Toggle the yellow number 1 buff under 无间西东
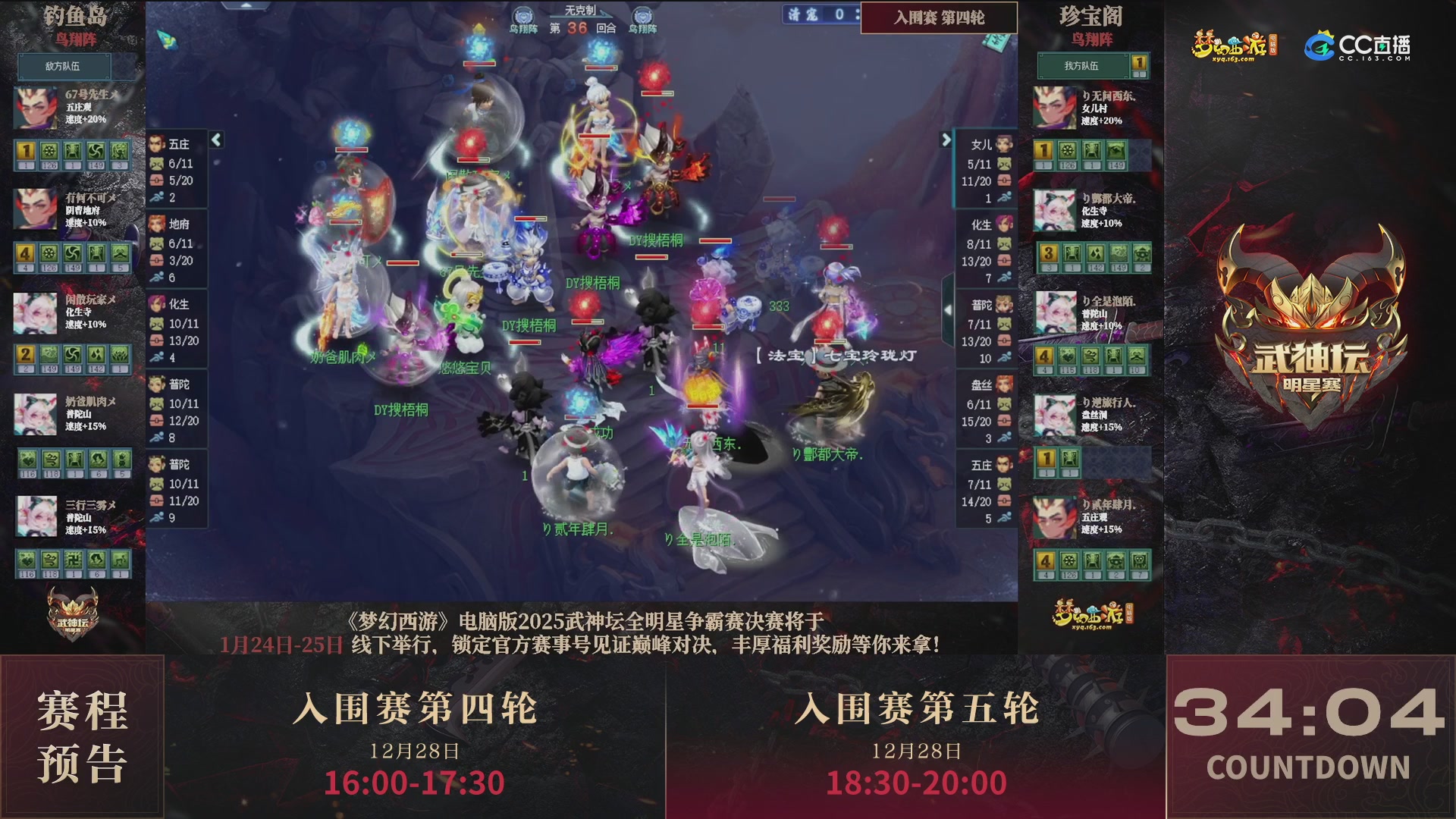1456x819 pixels. click(x=1043, y=152)
